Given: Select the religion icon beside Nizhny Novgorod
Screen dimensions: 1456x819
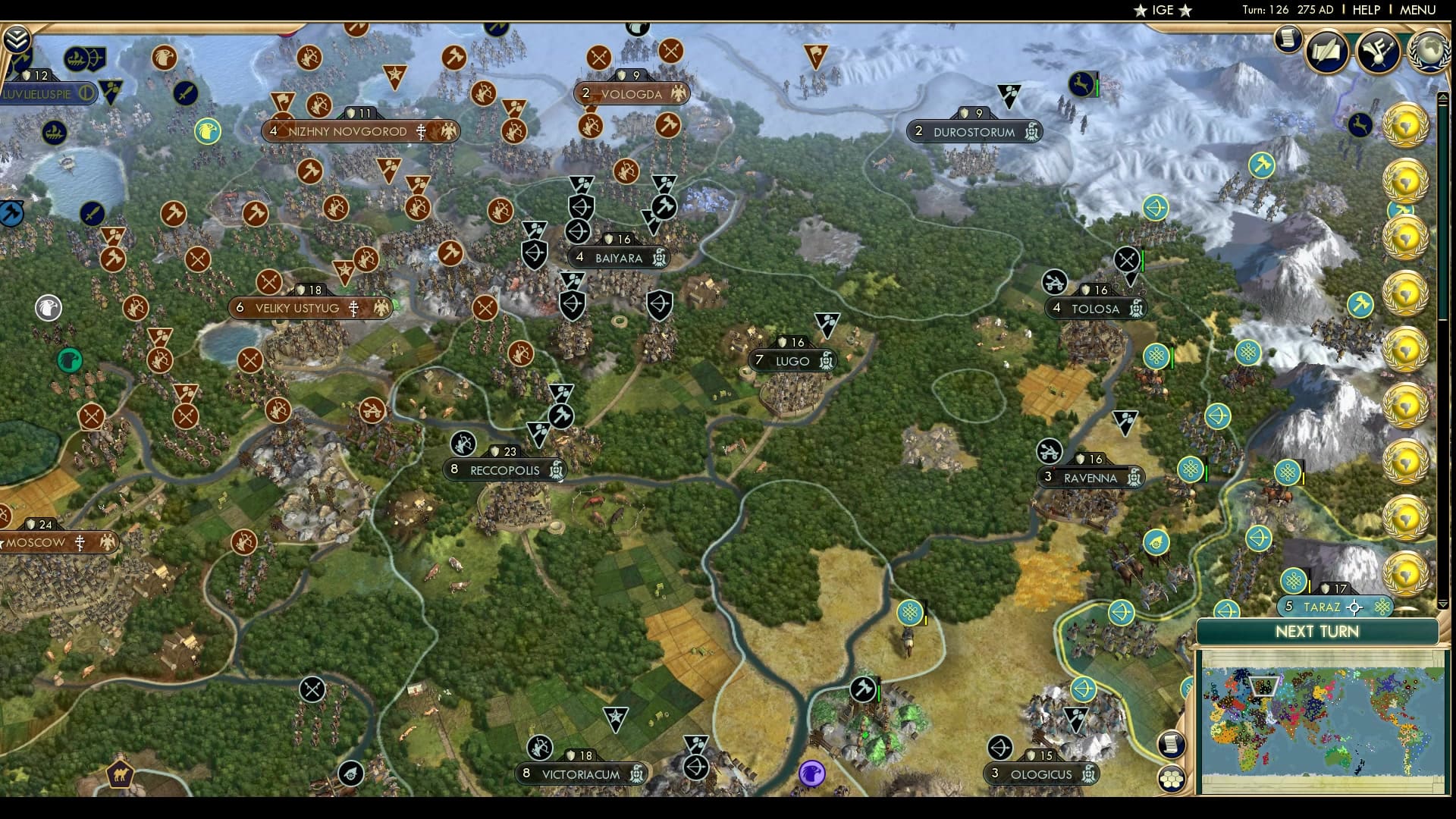Looking at the screenshot, I should 422,130.
